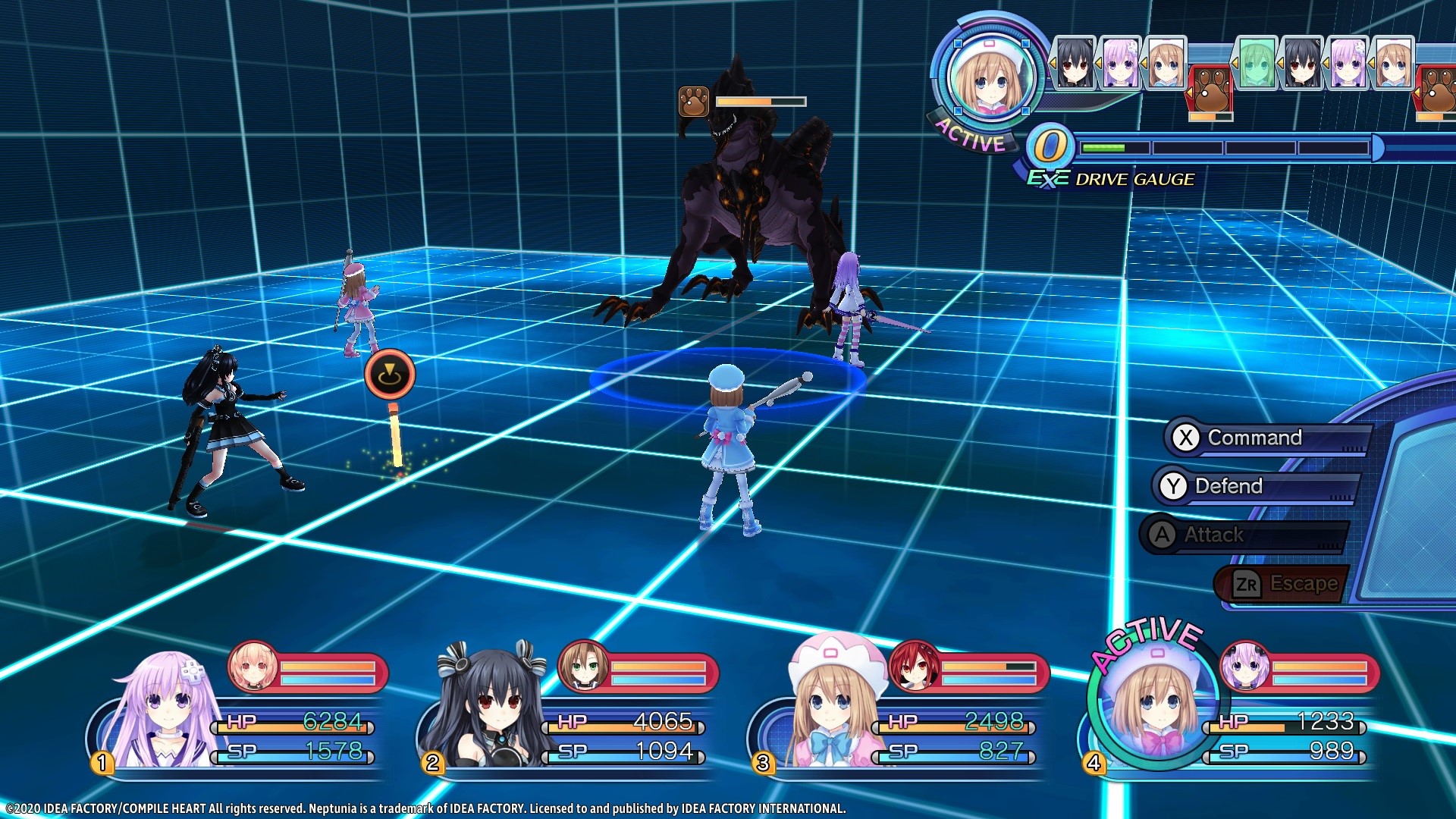Click the brown-haired, green-eyed partner portrait
Image resolution: width=1456 pixels, height=819 pixels.
click(582, 667)
